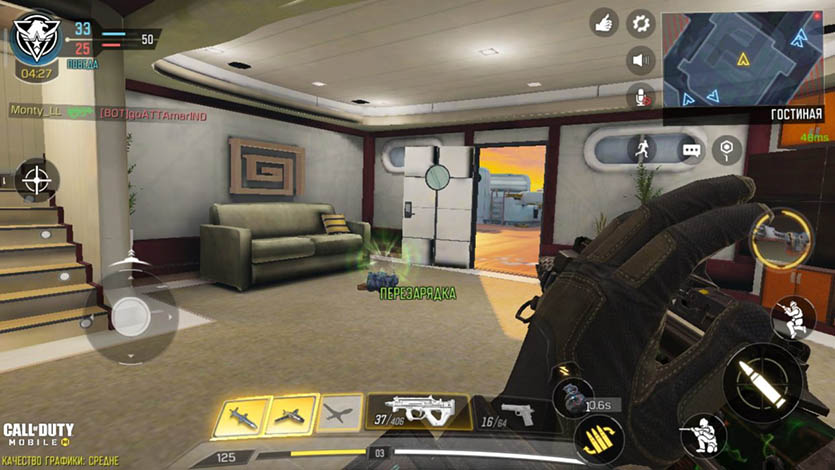Screen dimensions: 835x470
Task: Toggle the running man sprint icon
Action: tap(641, 148)
